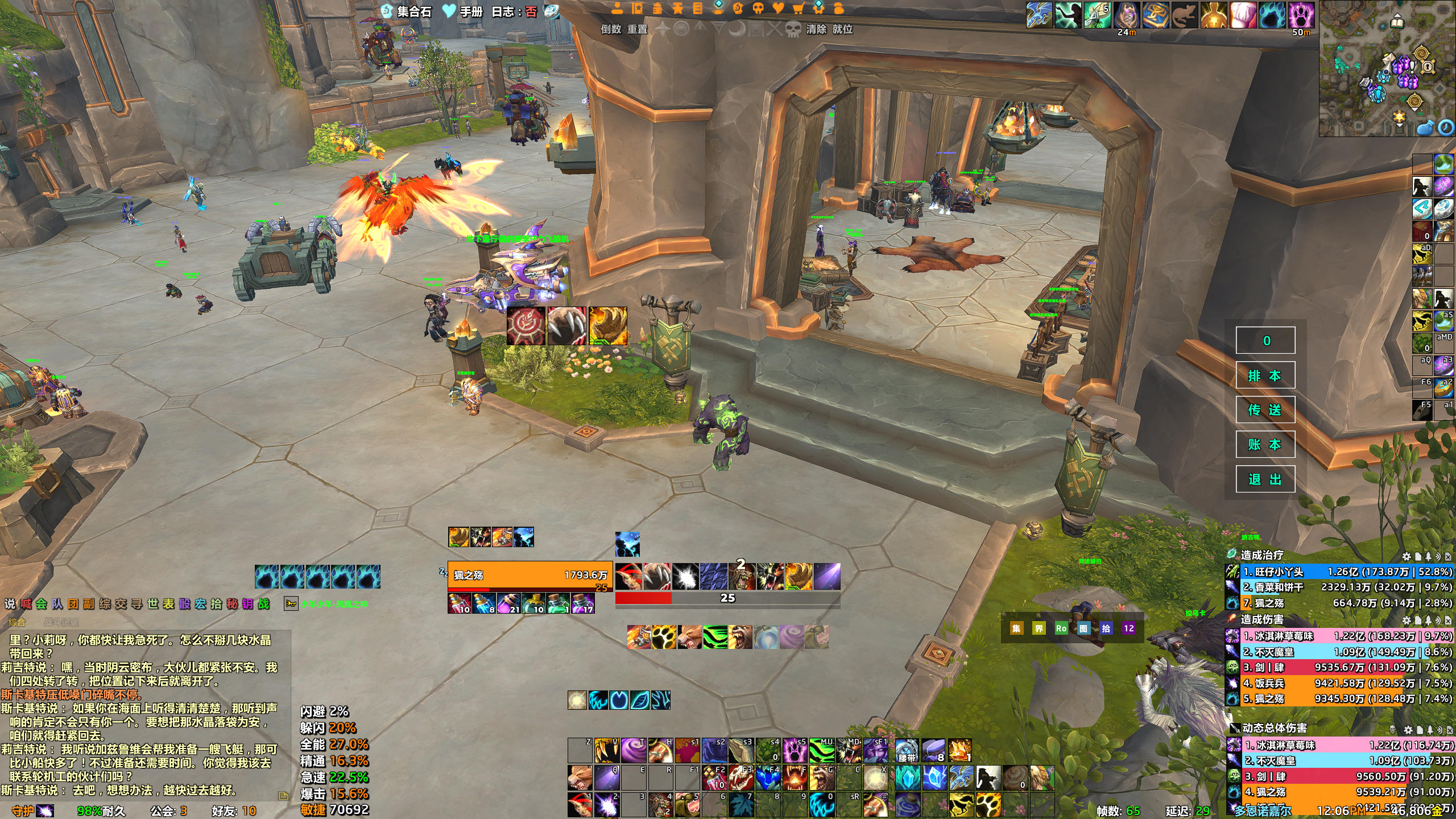The width and height of the screenshot is (1456, 819).
Task: Click the 重置 reset button
Action: point(637,29)
